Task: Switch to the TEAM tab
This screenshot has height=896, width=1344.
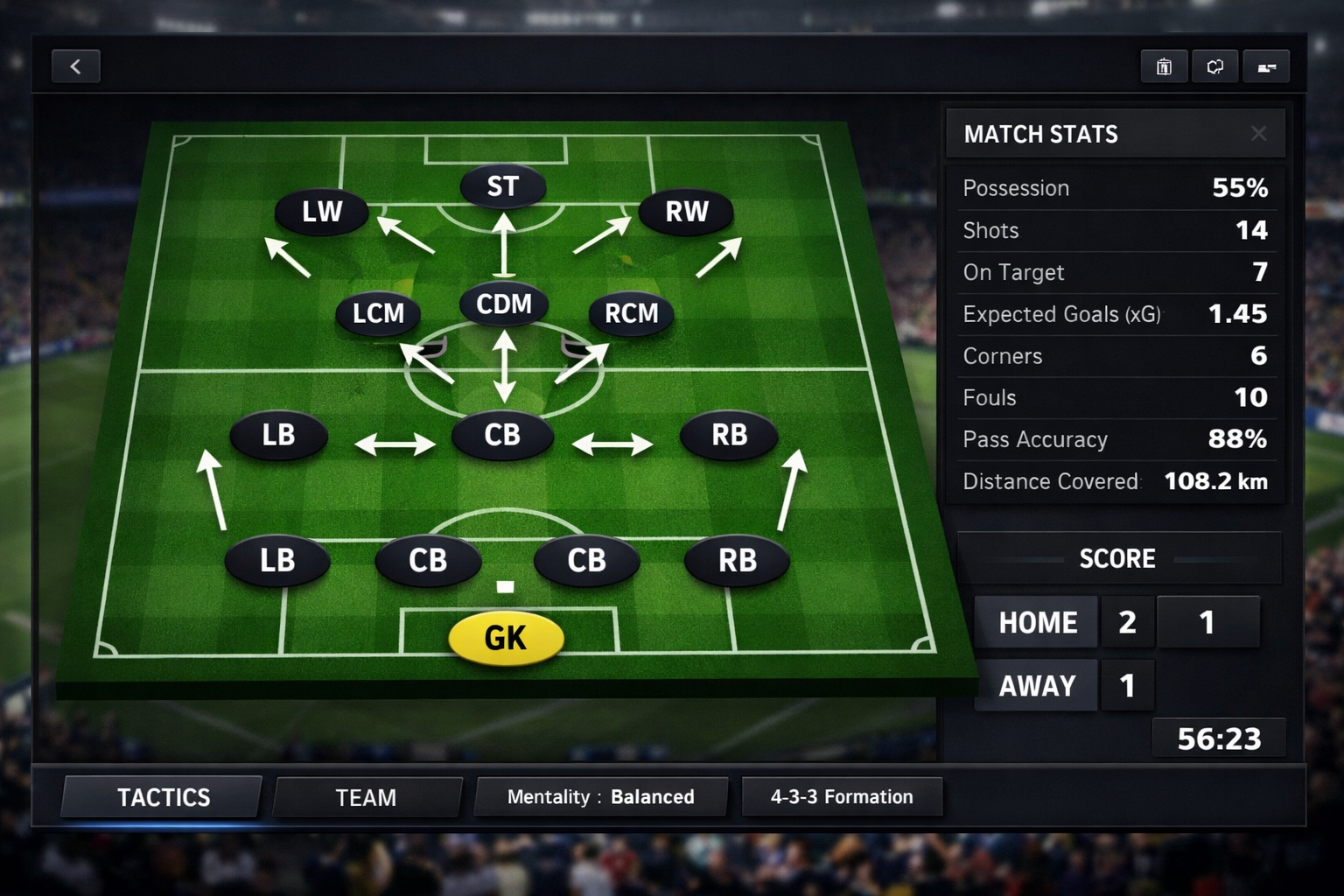Action: point(366,797)
